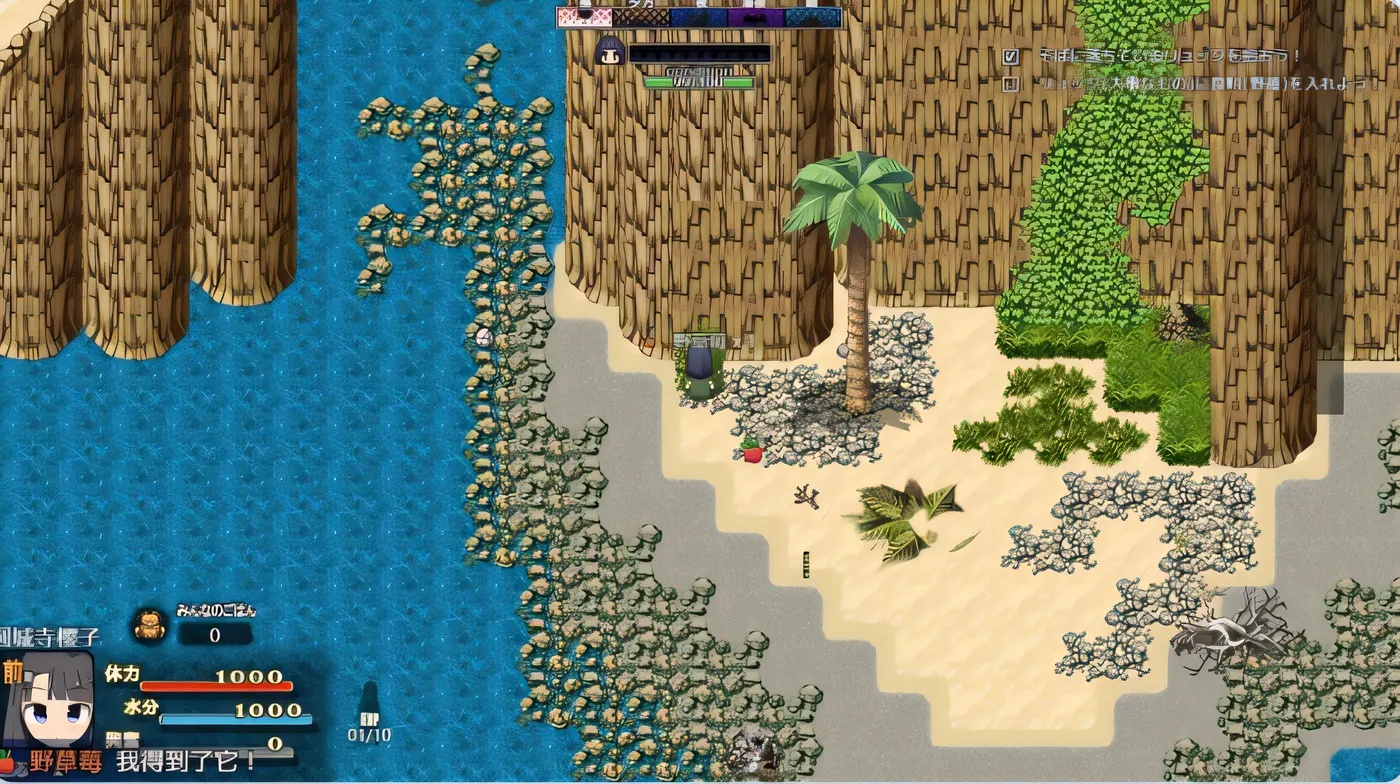Select the teal patterned slot icon
The height and width of the screenshot is (784, 1400).
click(x=812, y=17)
